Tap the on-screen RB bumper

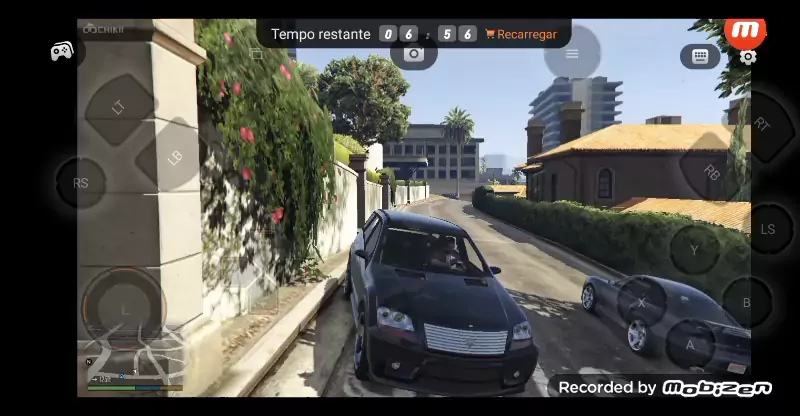(711, 172)
